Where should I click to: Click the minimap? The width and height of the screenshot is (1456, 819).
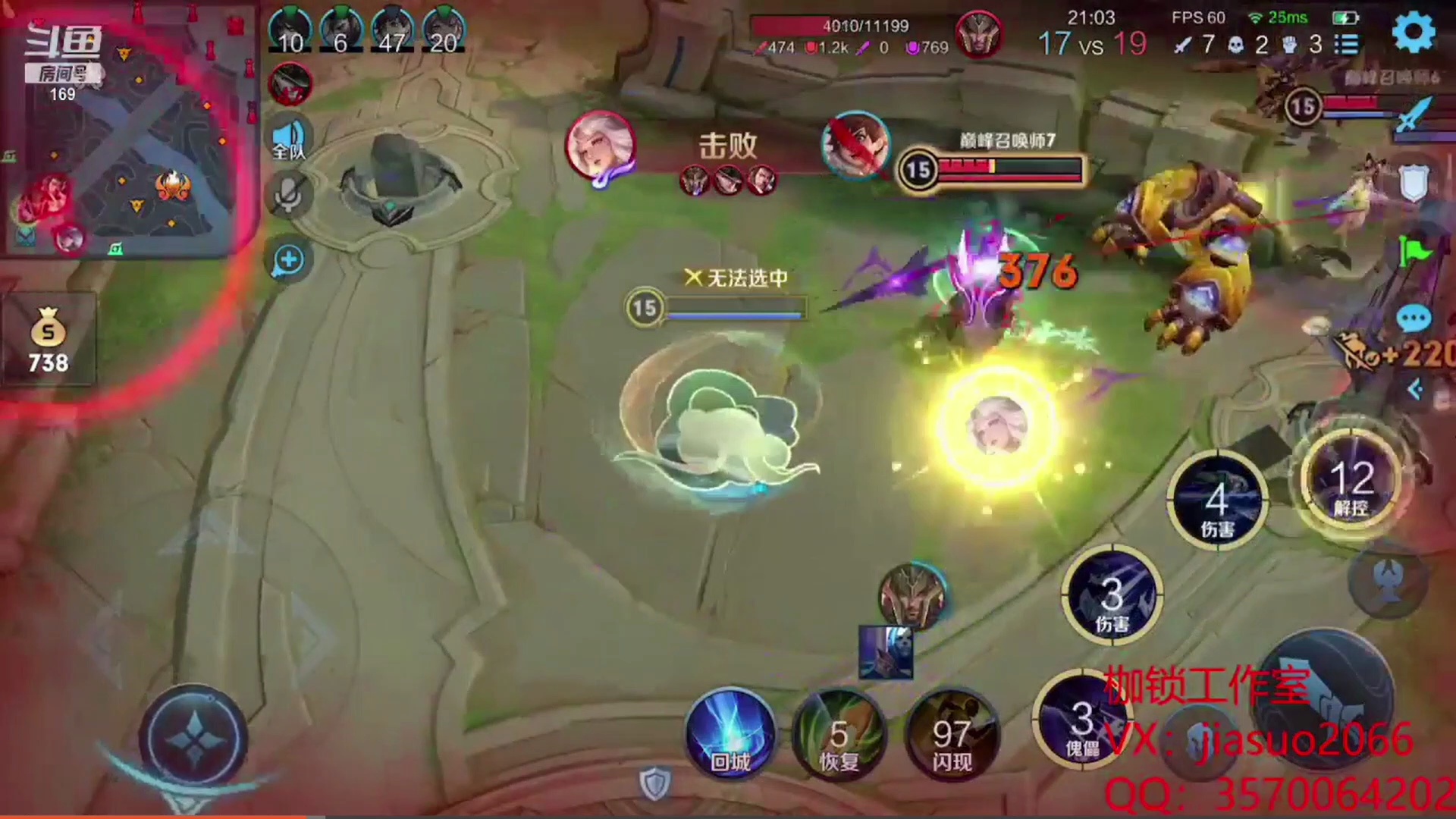pos(129,133)
